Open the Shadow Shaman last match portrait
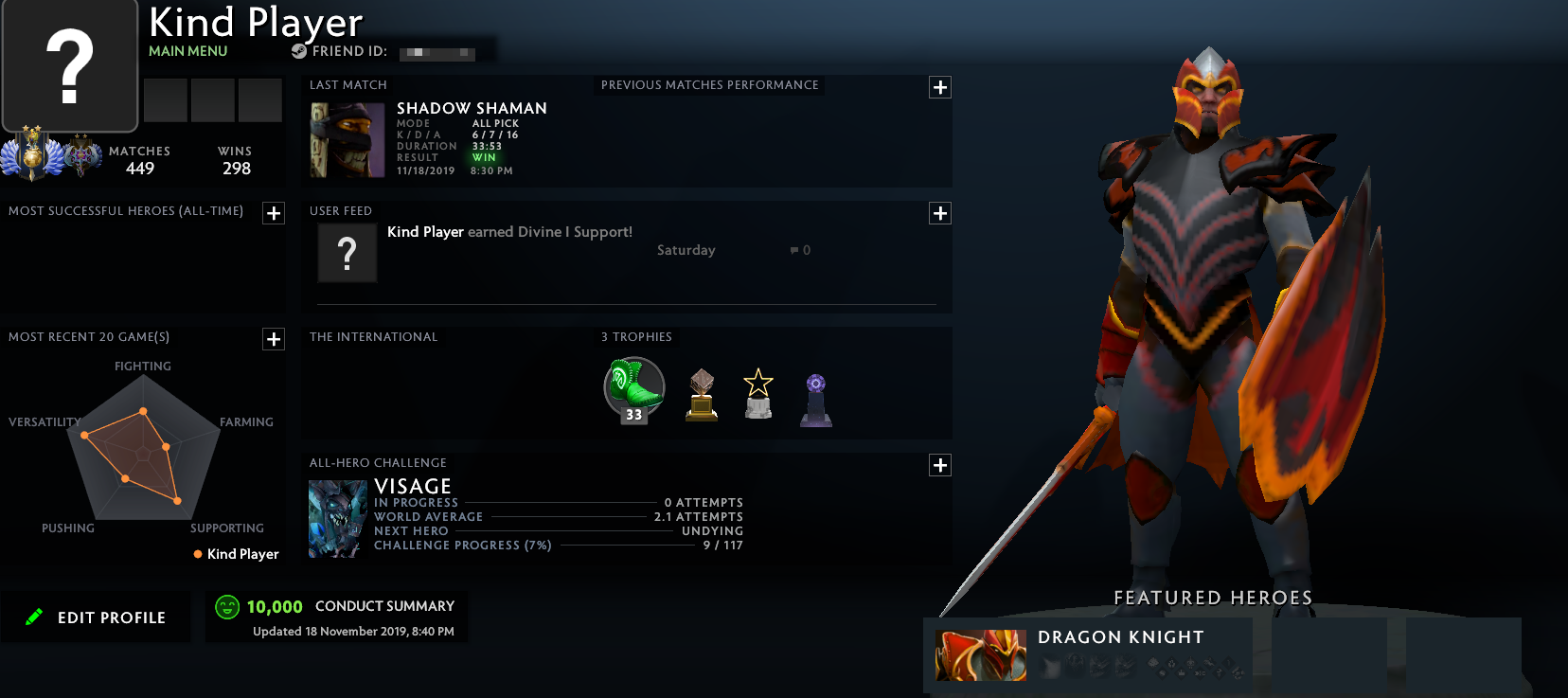The height and width of the screenshot is (698, 1568). point(347,140)
